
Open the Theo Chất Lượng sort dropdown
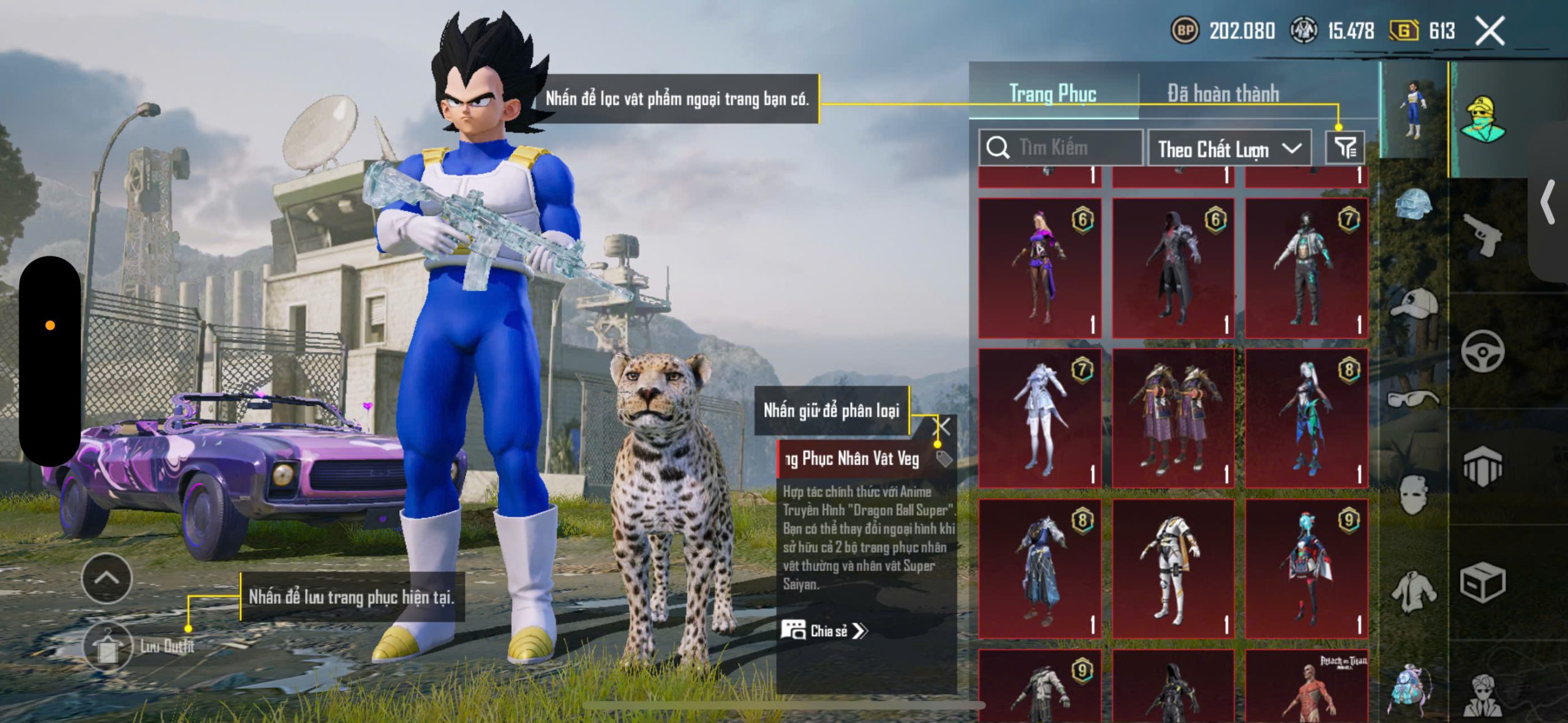1229,149
